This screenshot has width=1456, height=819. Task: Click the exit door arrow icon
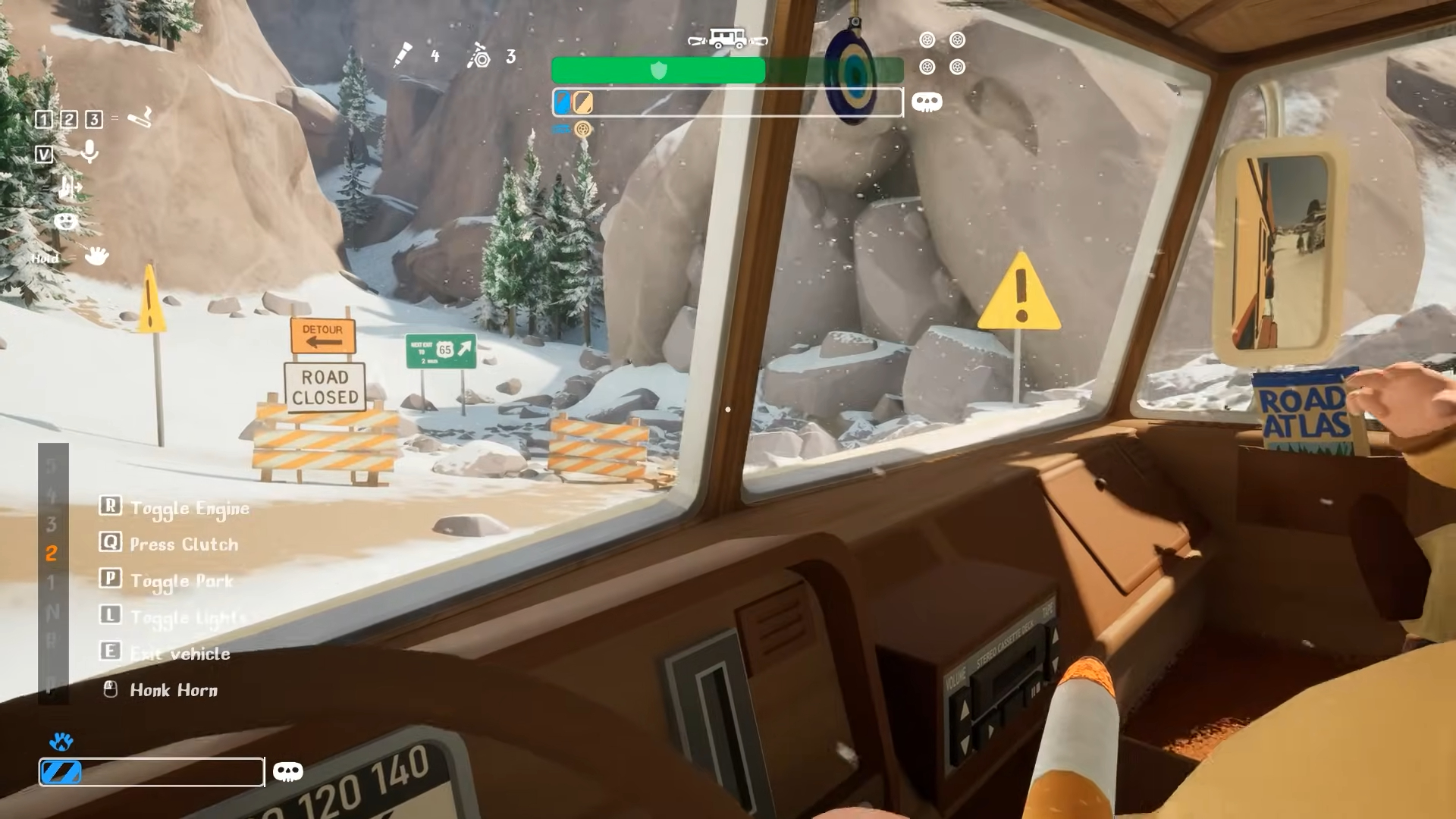pos(70,187)
